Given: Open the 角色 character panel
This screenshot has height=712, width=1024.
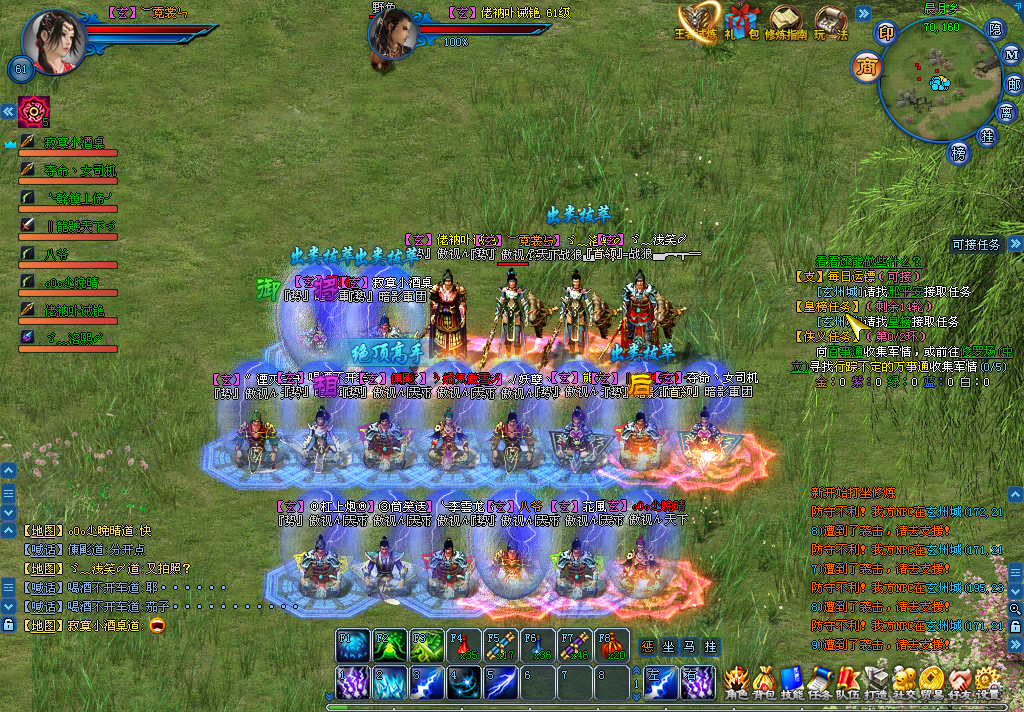Looking at the screenshot, I should (736, 682).
